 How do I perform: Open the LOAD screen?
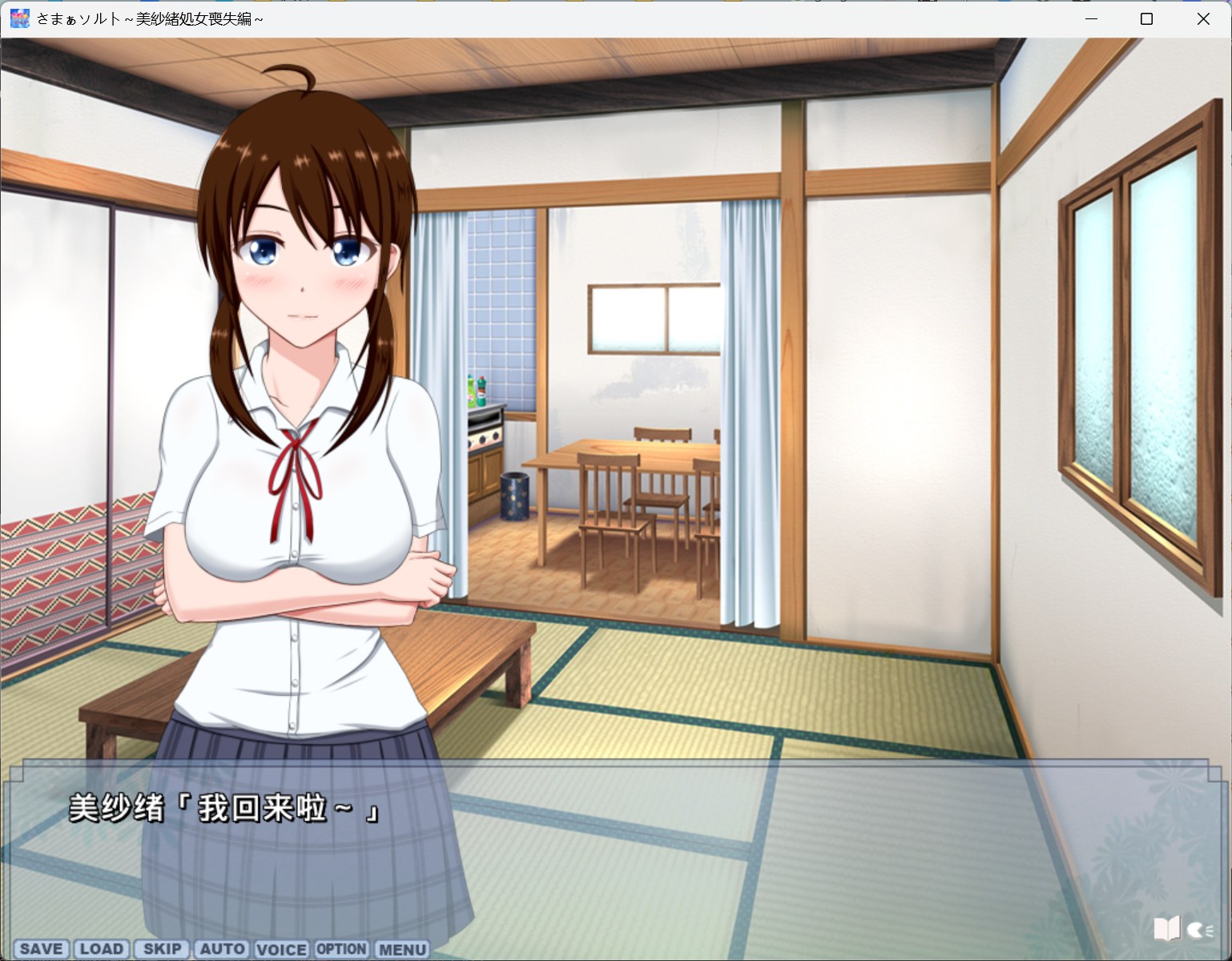102,949
